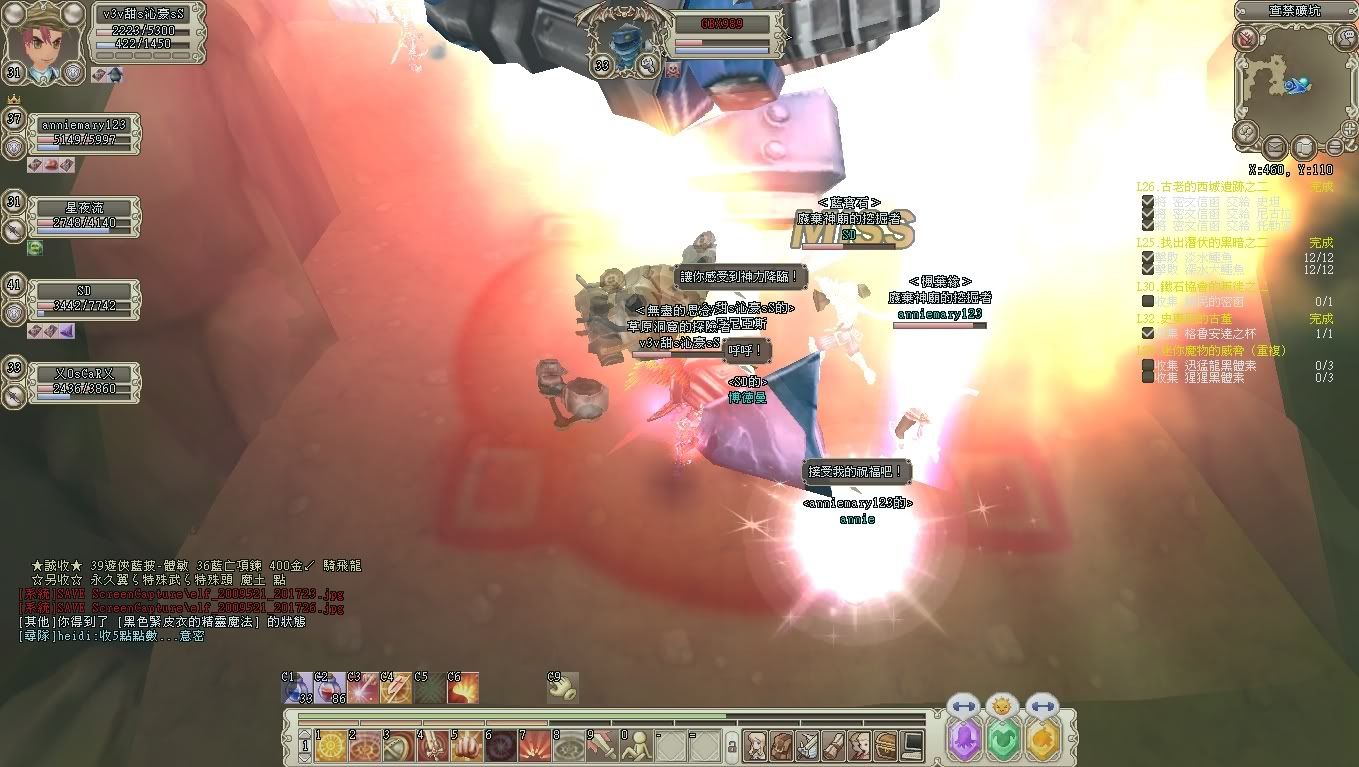Open the mail envelope icon under minimap
The width and height of the screenshot is (1359, 767).
(x=1277, y=149)
